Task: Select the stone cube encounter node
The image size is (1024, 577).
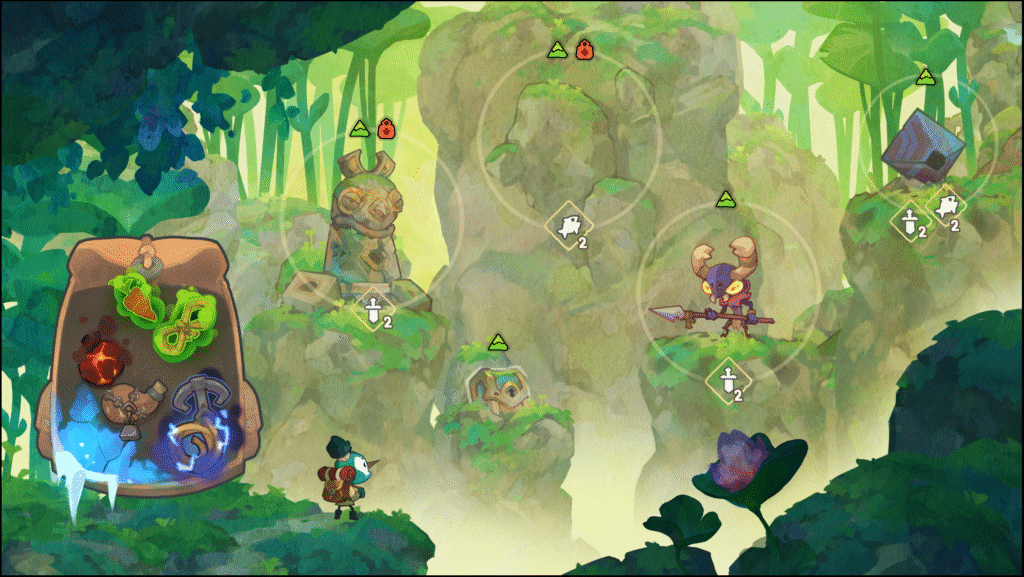Action: [922, 147]
